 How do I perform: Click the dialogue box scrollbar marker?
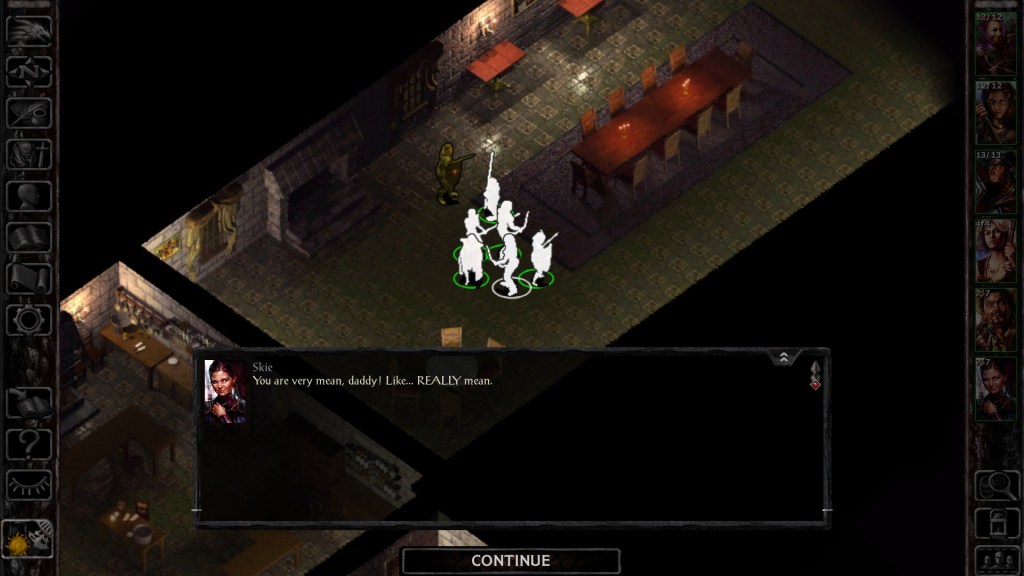(815, 375)
